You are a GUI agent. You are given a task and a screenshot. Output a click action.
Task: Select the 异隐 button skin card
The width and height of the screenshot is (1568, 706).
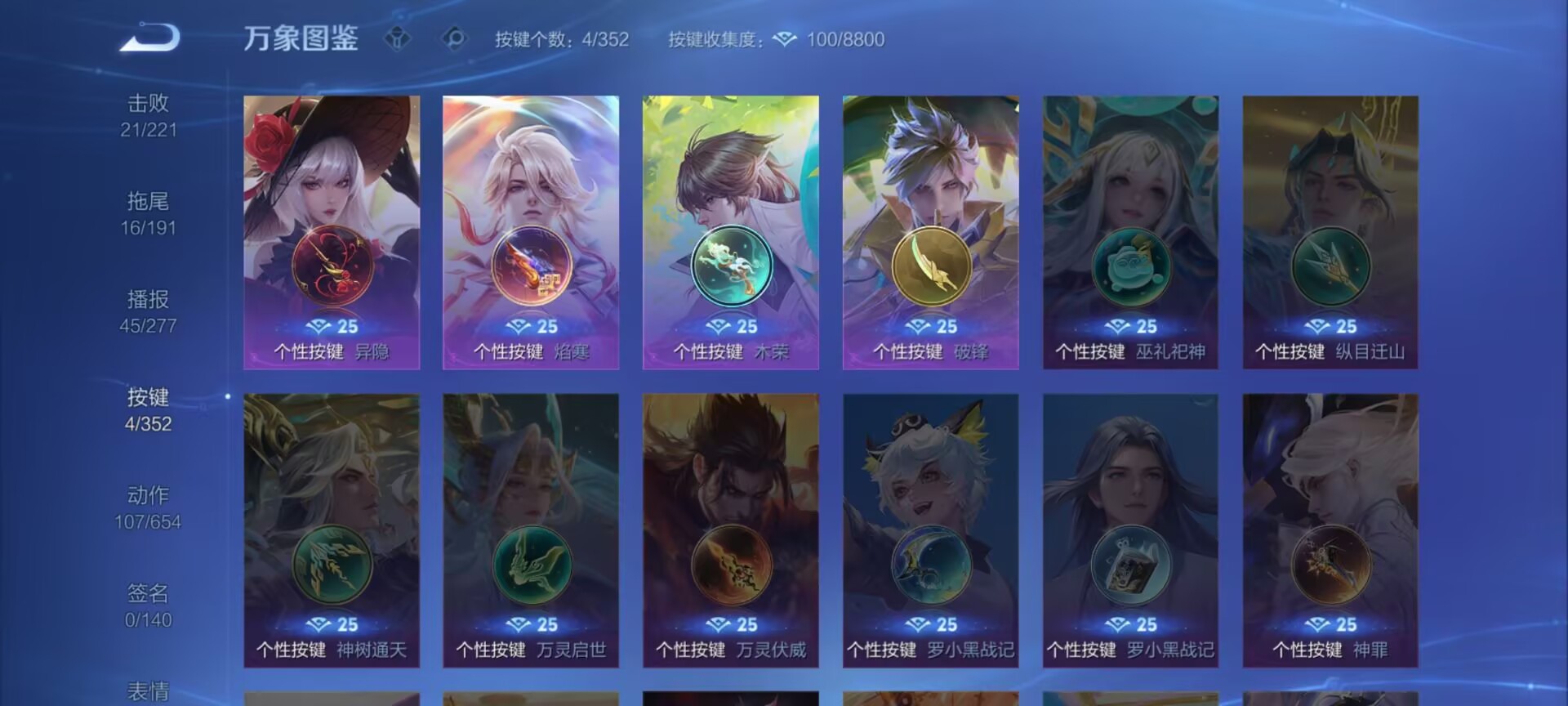(x=332, y=232)
